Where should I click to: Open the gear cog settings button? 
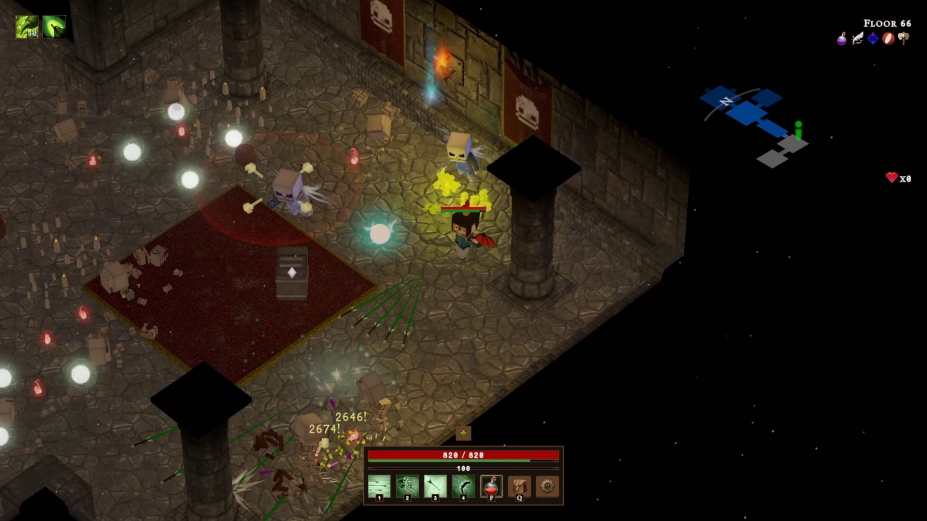tap(547, 487)
